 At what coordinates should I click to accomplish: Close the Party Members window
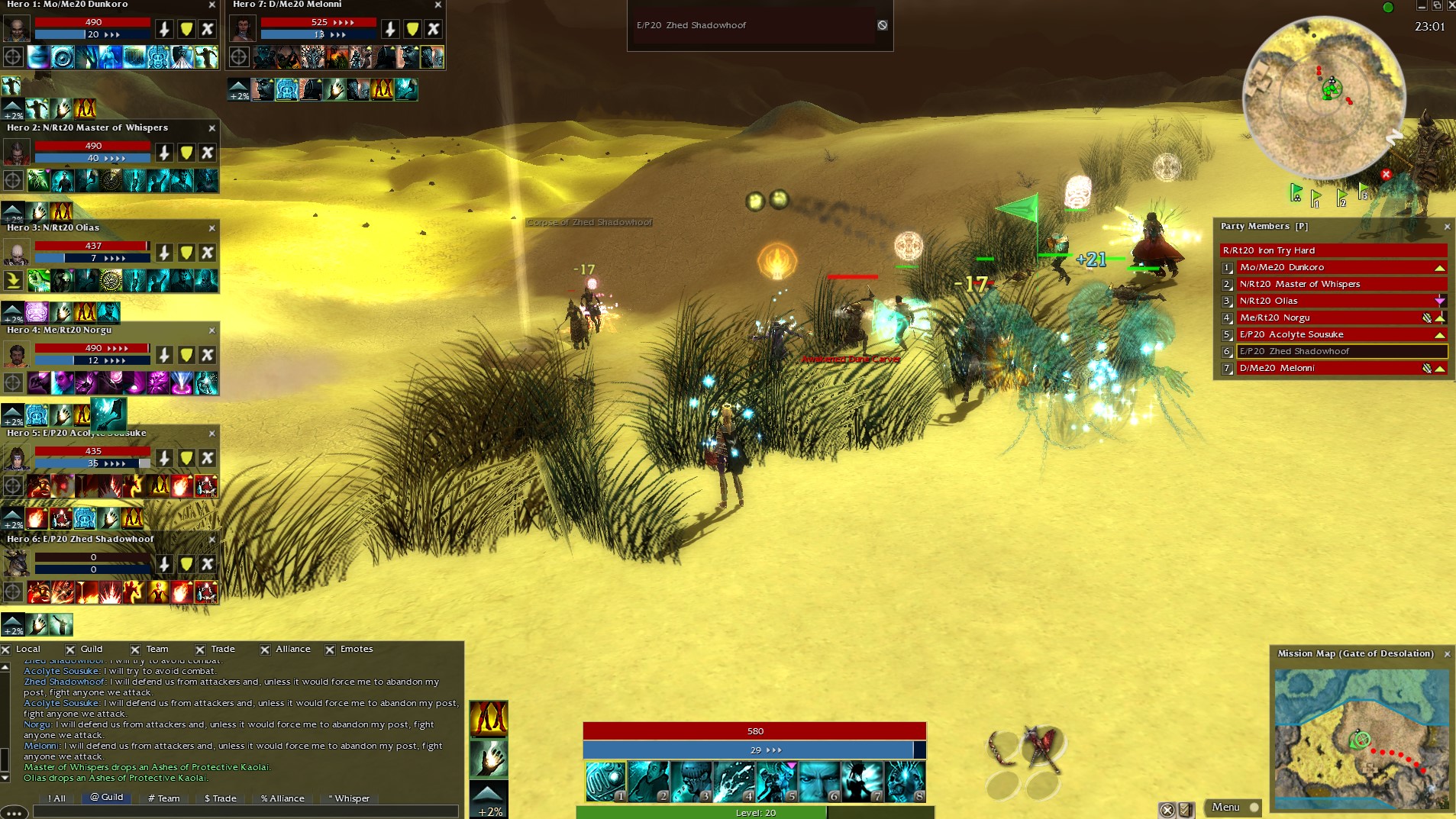(1447, 227)
